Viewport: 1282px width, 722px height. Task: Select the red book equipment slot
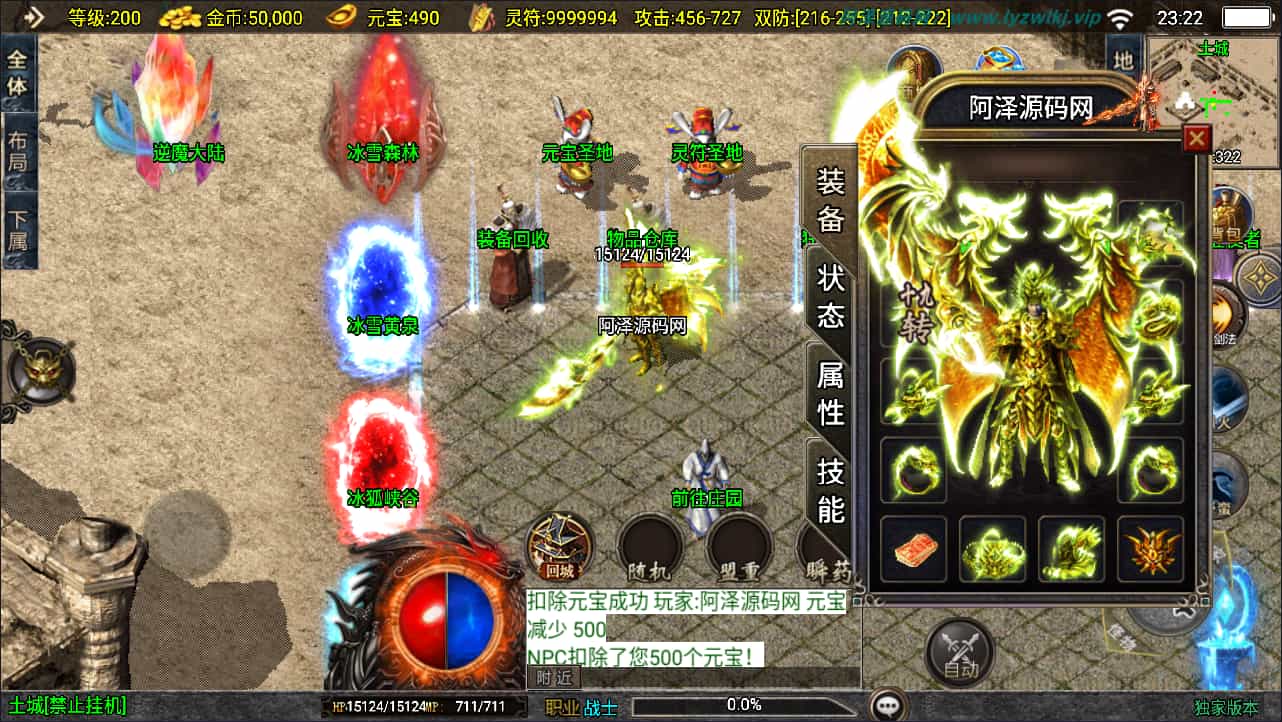click(913, 549)
